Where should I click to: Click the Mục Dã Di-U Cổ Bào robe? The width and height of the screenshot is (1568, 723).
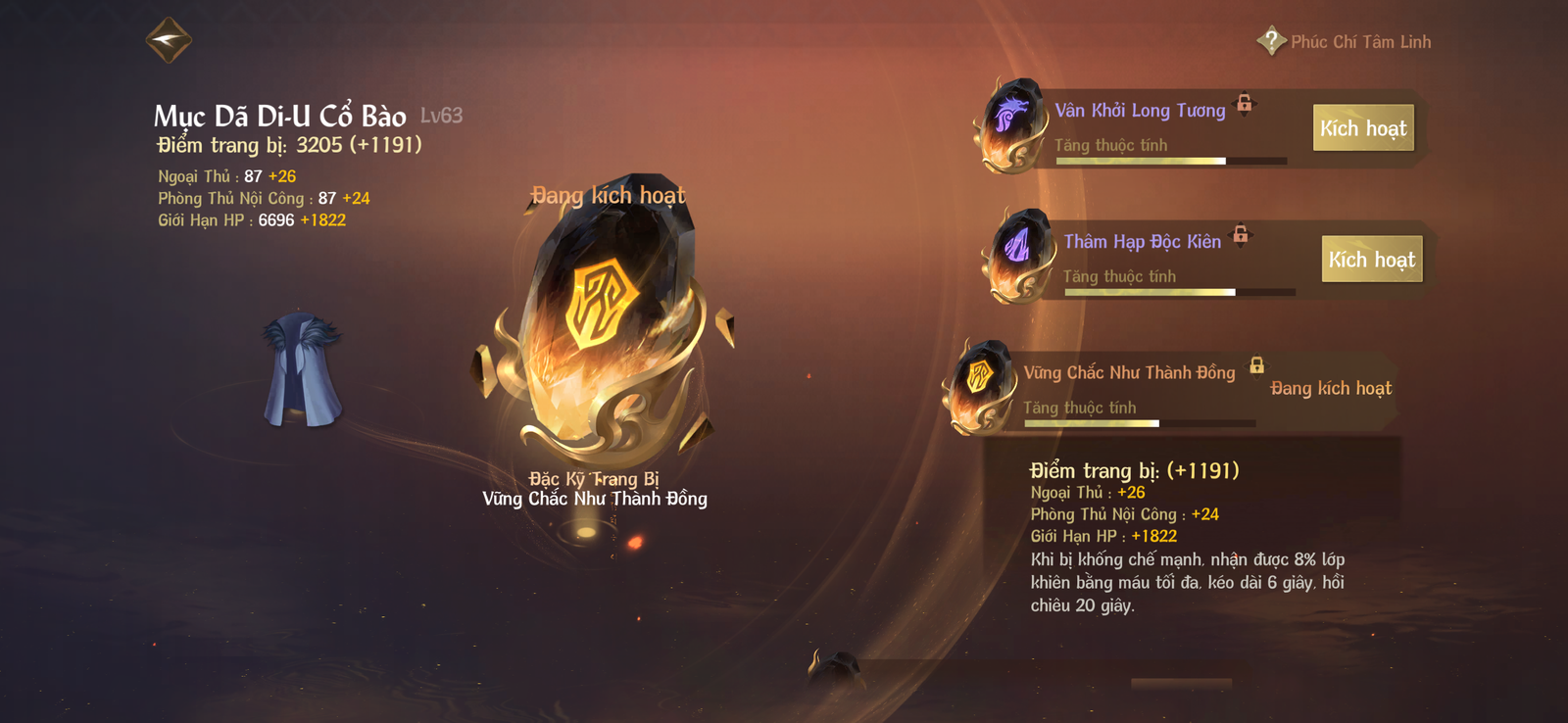tap(302, 370)
